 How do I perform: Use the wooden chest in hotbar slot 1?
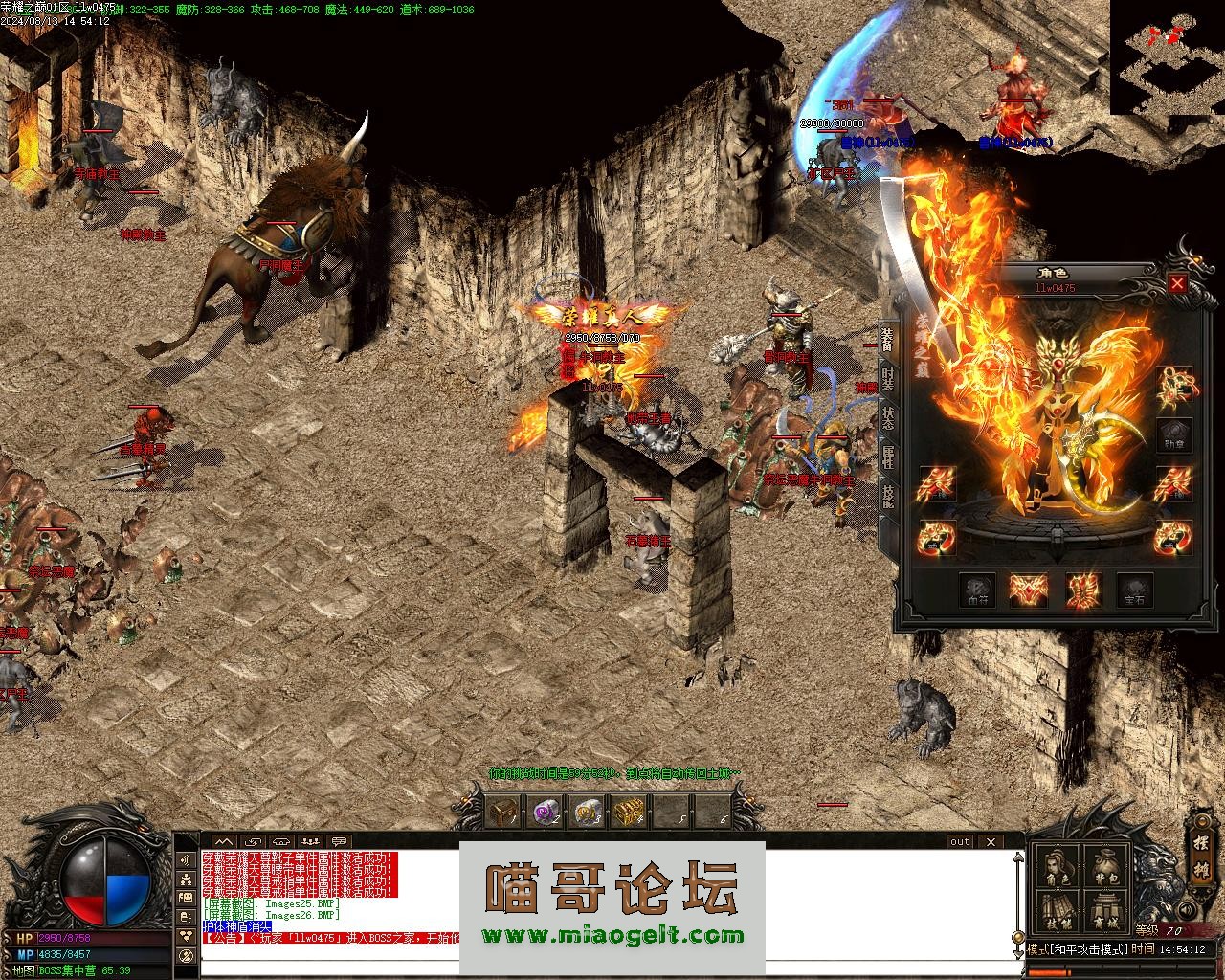(x=502, y=812)
